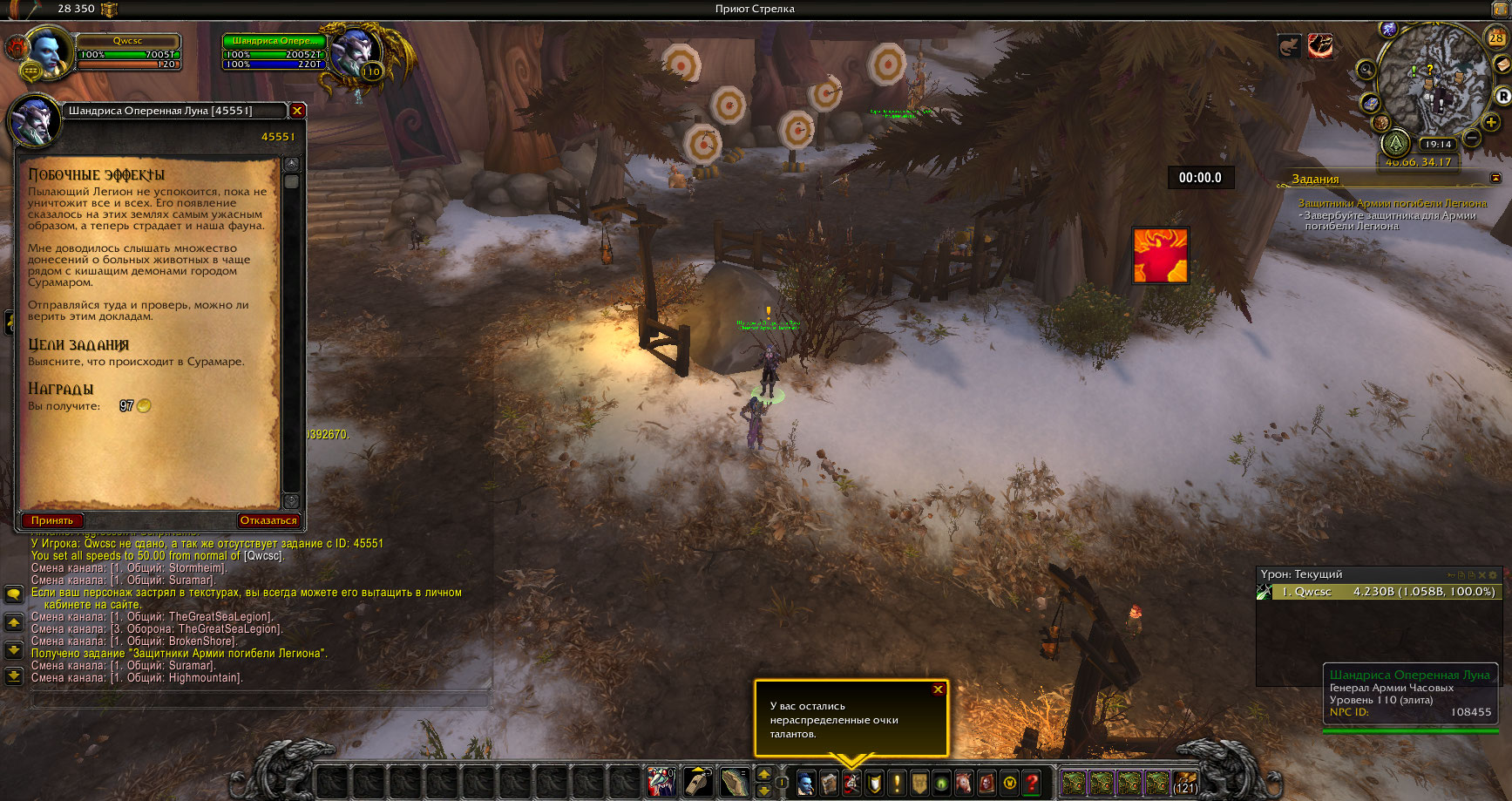Click the player portrait Qwcsc
This screenshot has width=1512, height=801.
tap(48, 54)
